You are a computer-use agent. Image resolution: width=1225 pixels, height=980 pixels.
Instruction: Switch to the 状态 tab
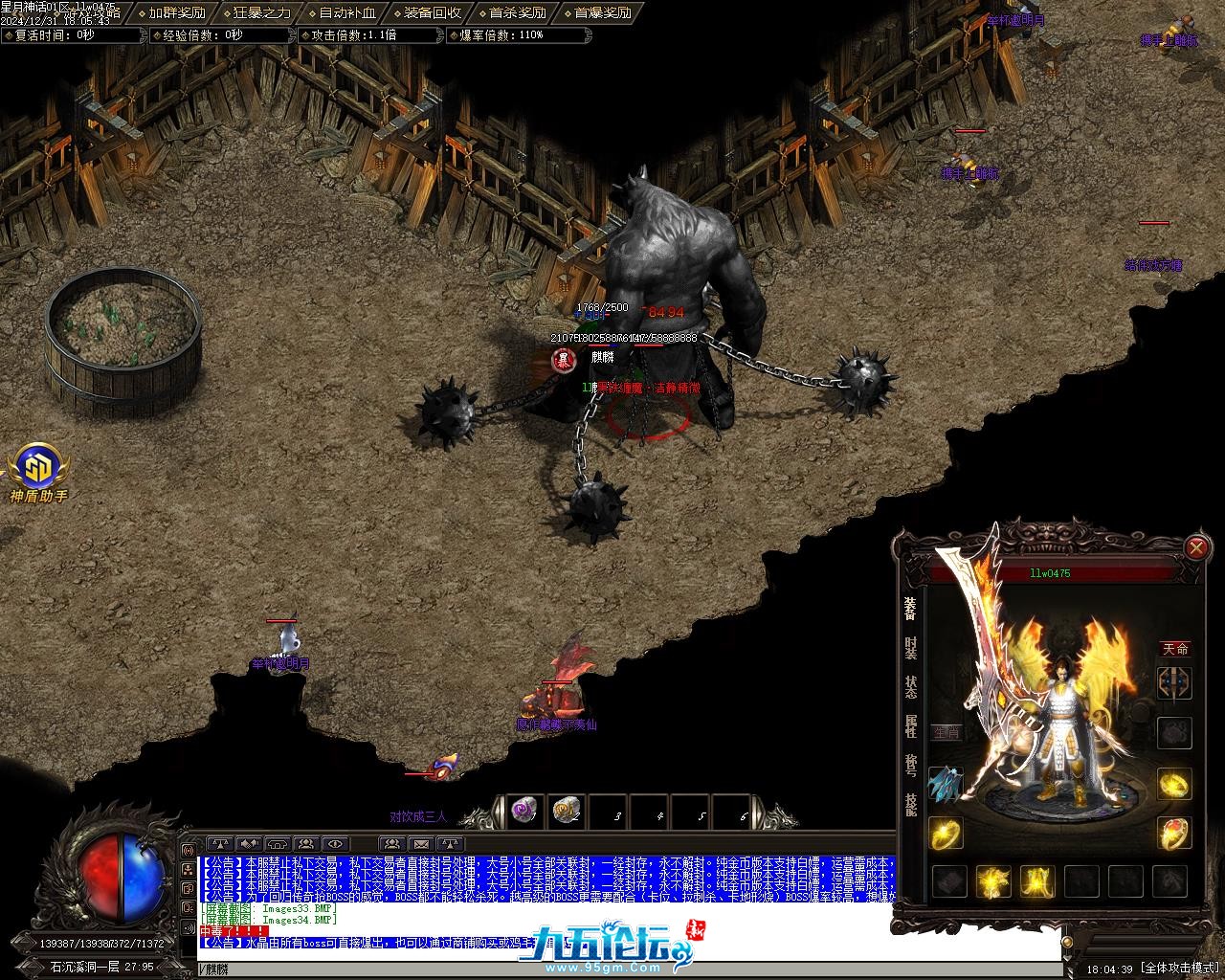click(x=910, y=687)
